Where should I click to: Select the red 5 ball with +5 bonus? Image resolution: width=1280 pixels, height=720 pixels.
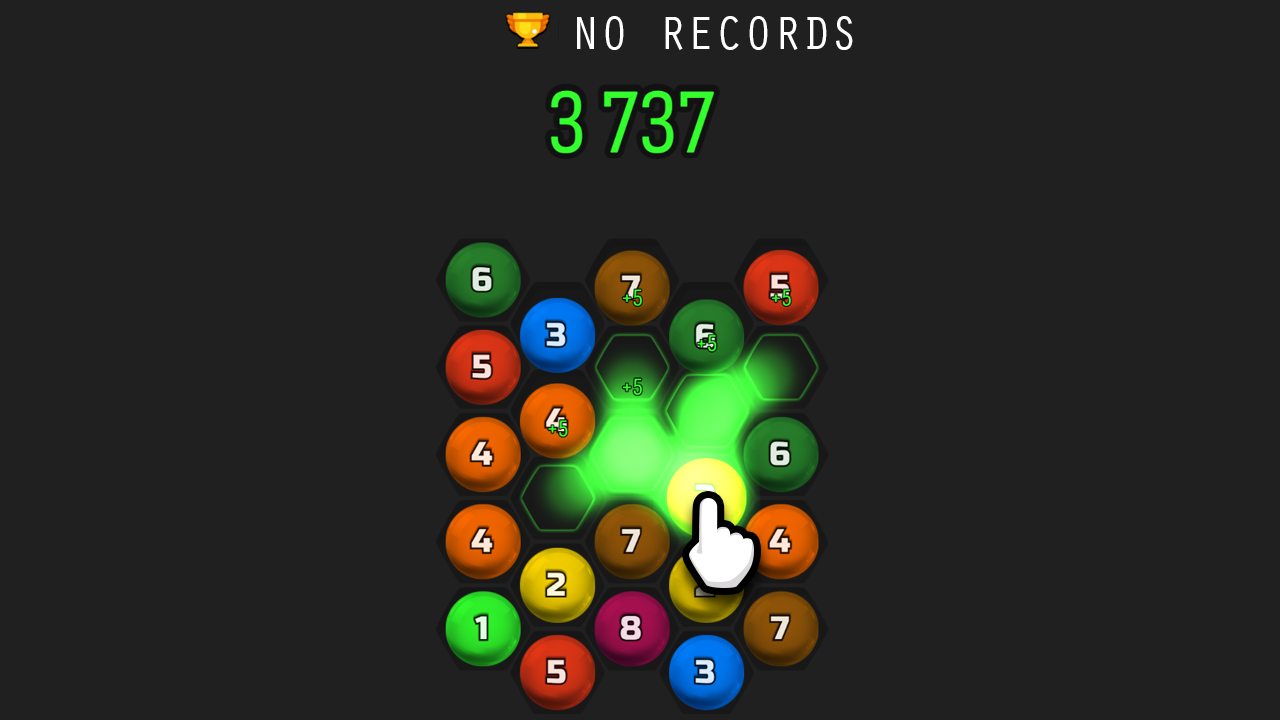(x=782, y=287)
